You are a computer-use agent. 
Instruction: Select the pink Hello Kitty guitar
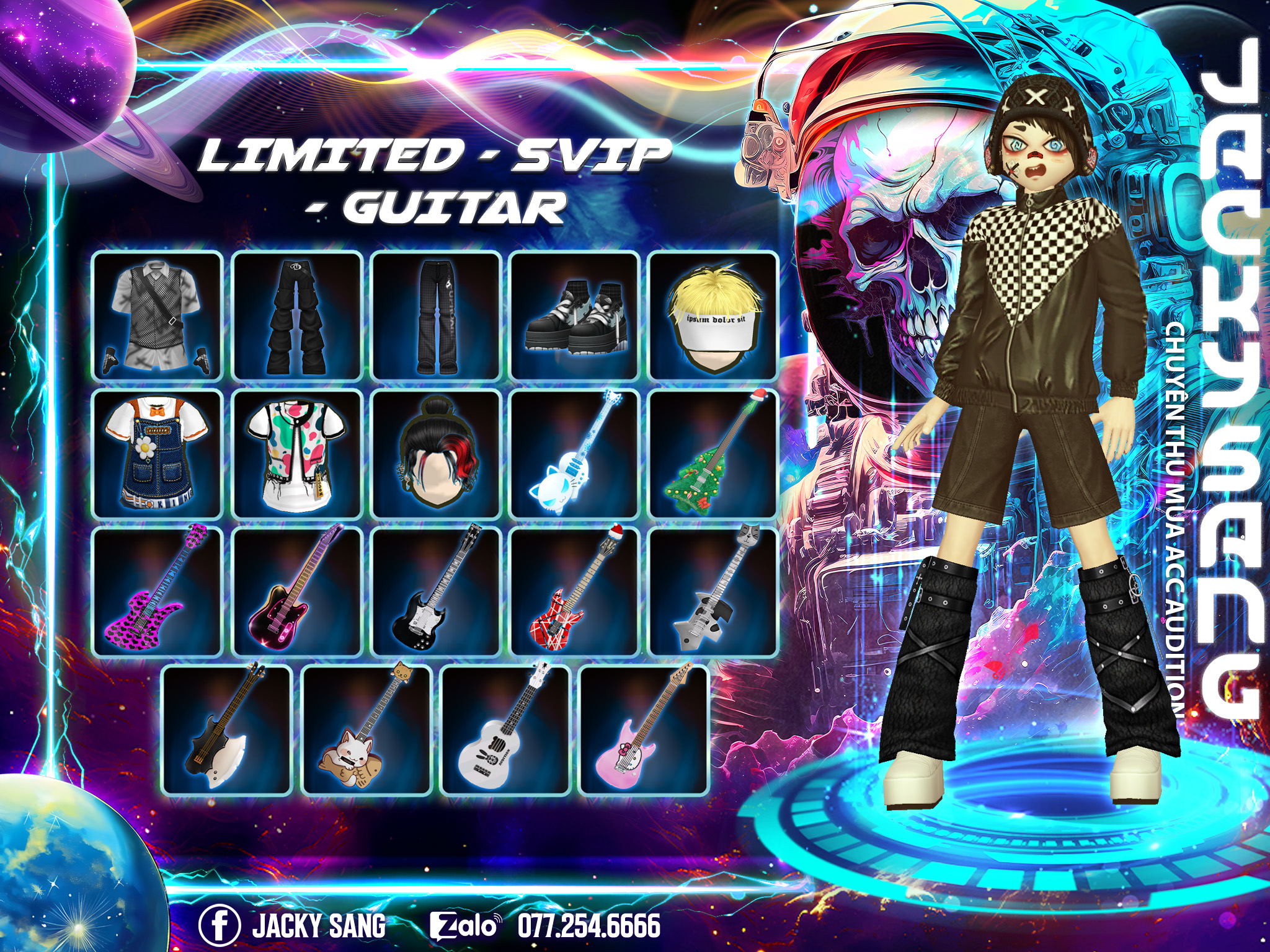[x=644, y=730]
